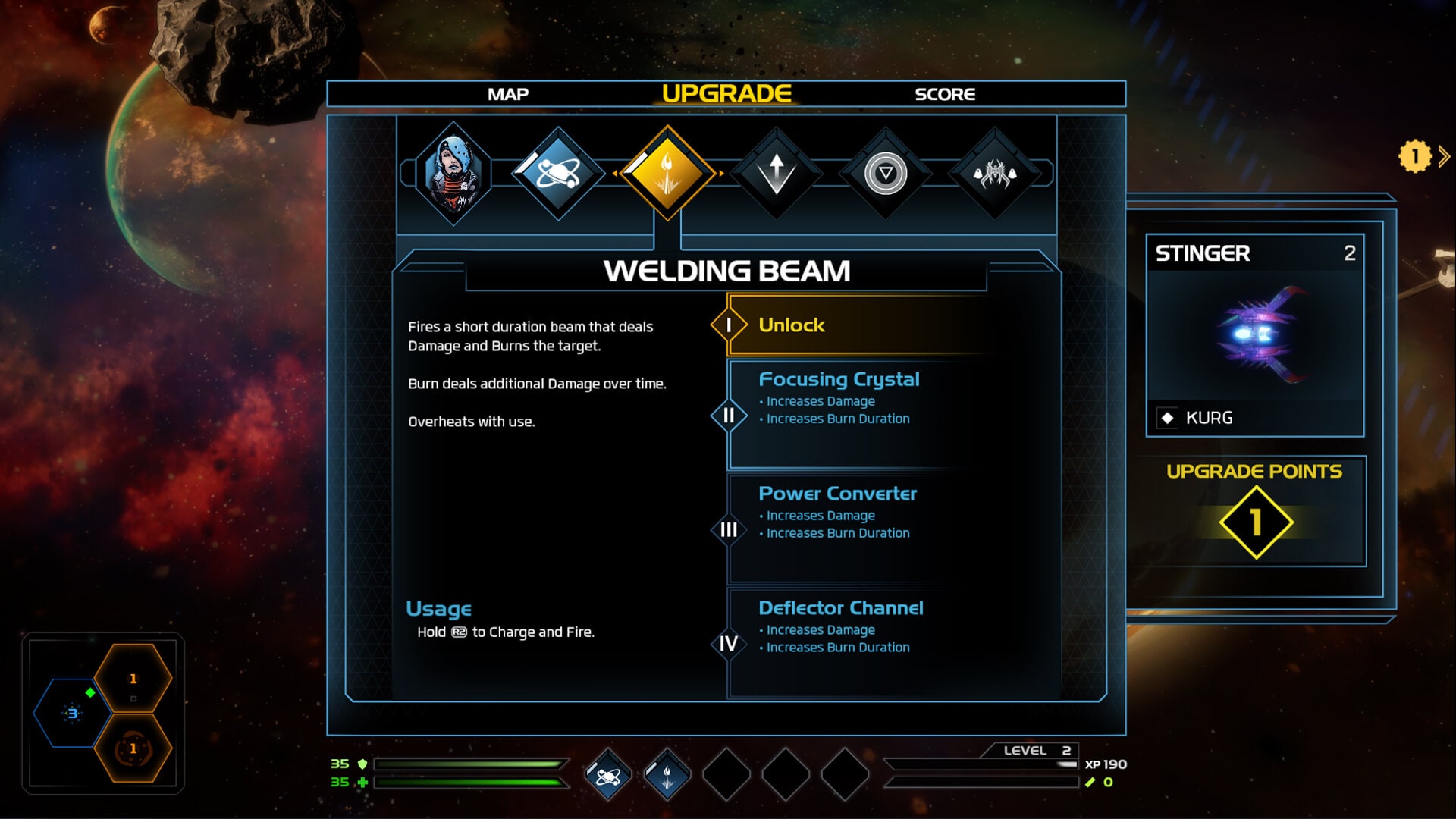Select the spider-drone upgrade category icon
1456x819 pixels.
(x=993, y=173)
